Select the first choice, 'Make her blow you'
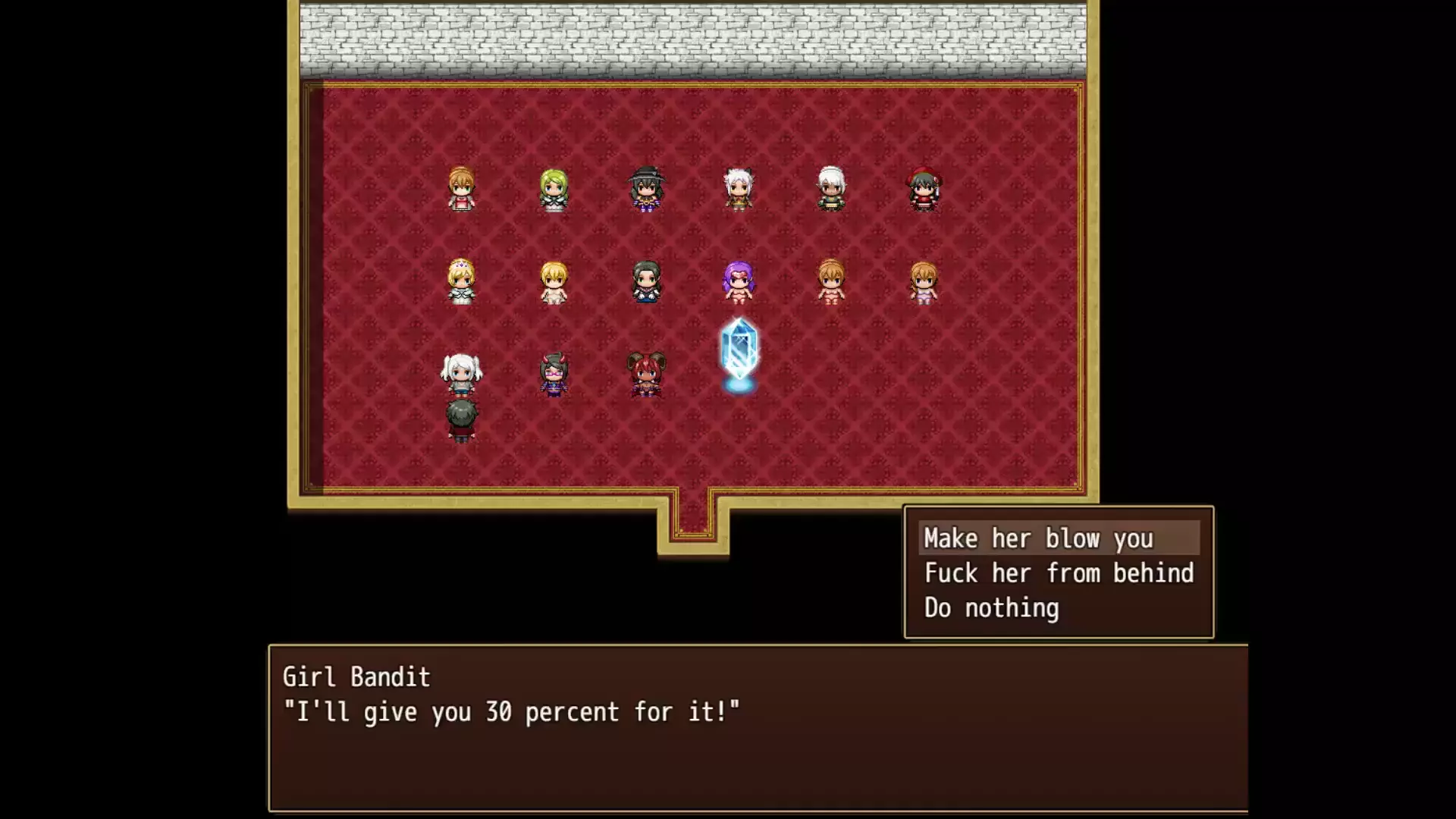The width and height of the screenshot is (1456, 819). click(1038, 538)
